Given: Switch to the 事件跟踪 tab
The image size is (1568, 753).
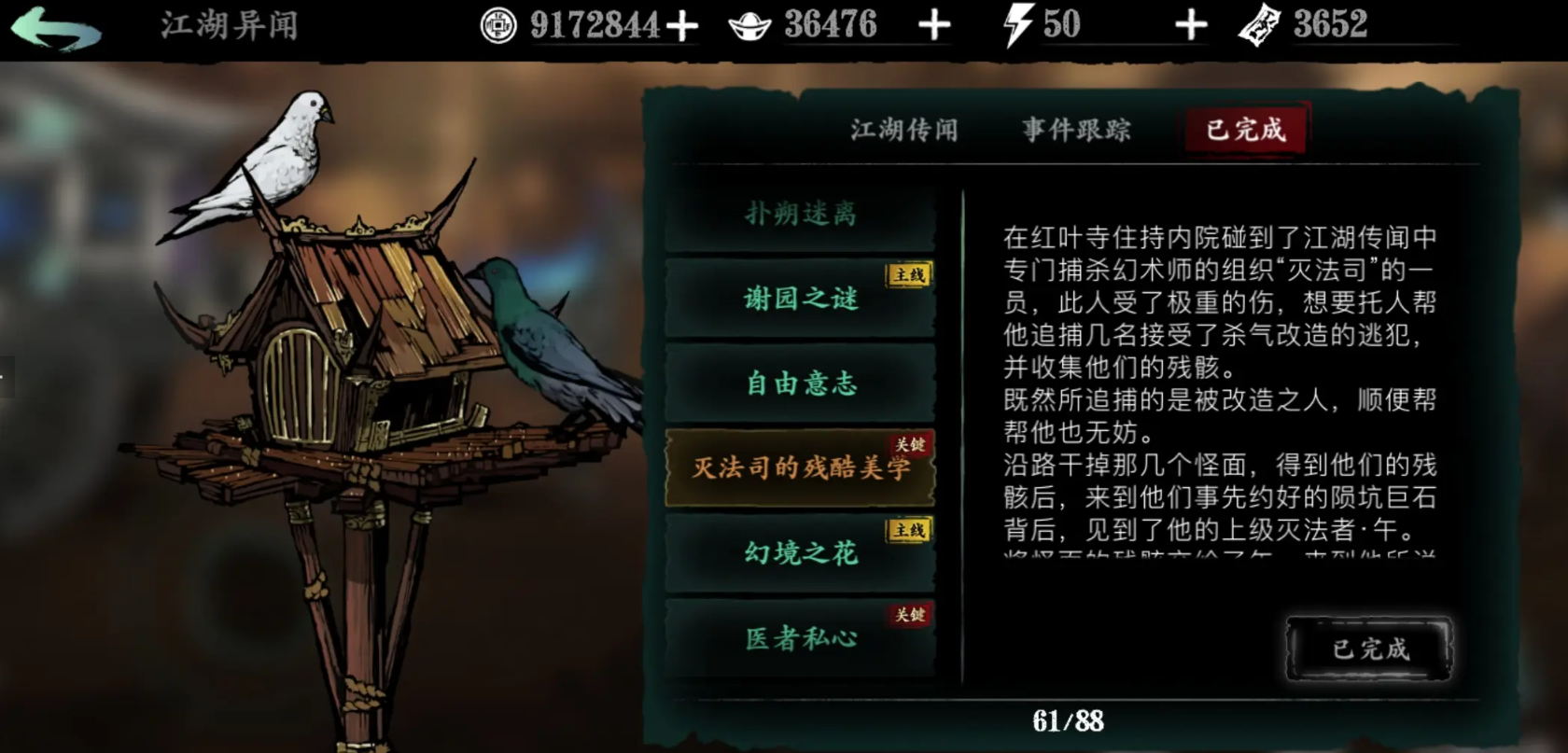Looking at the screenshot, I should 1075,131.
